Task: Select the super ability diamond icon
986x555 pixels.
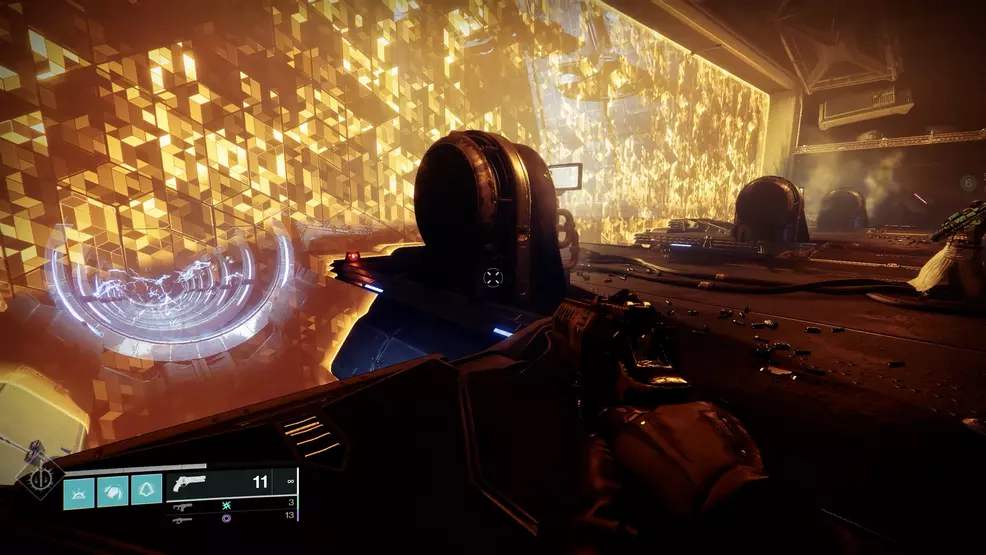Action: coord(41,478)
